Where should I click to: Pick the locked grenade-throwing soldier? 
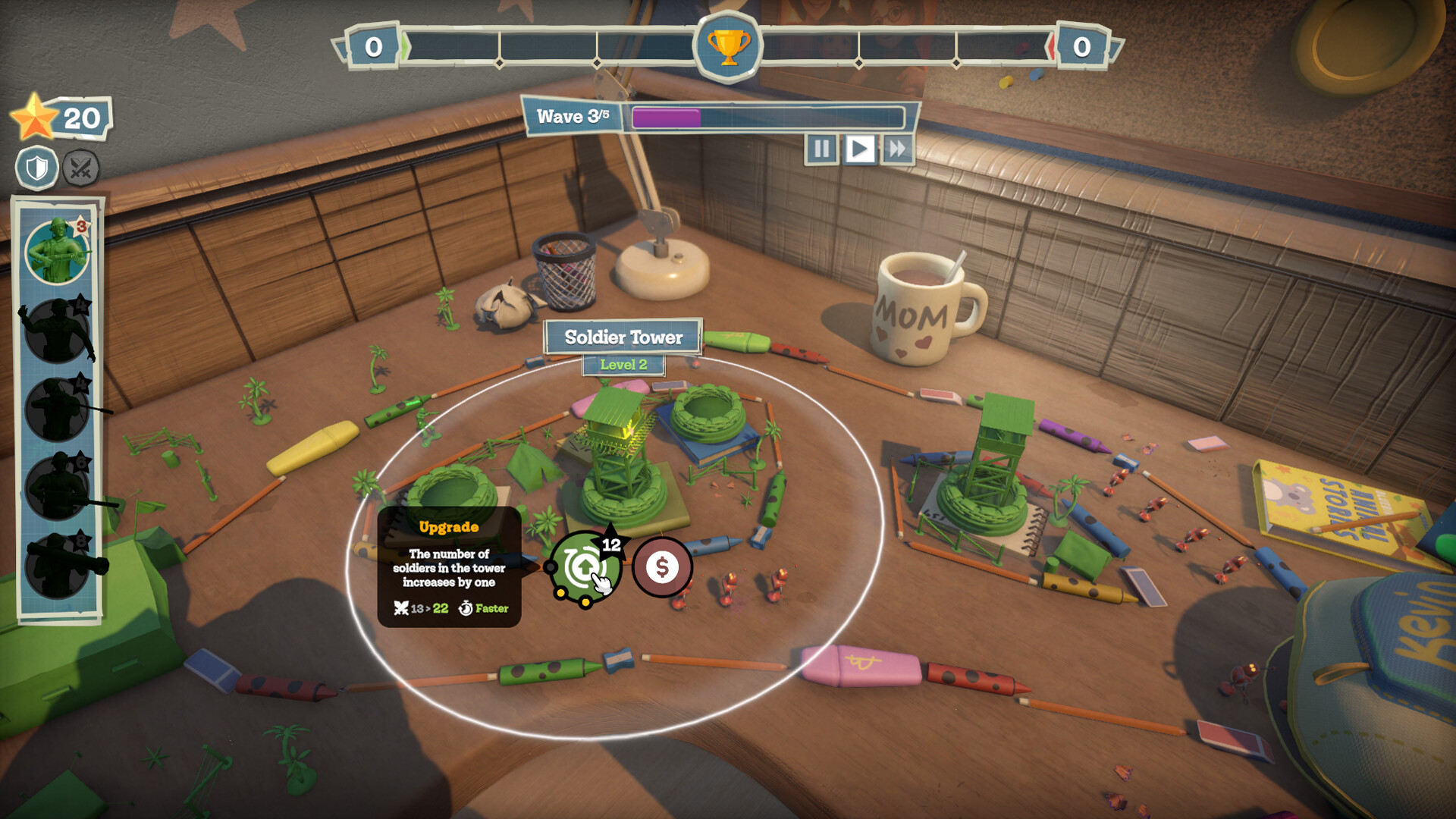pos(58,331)
